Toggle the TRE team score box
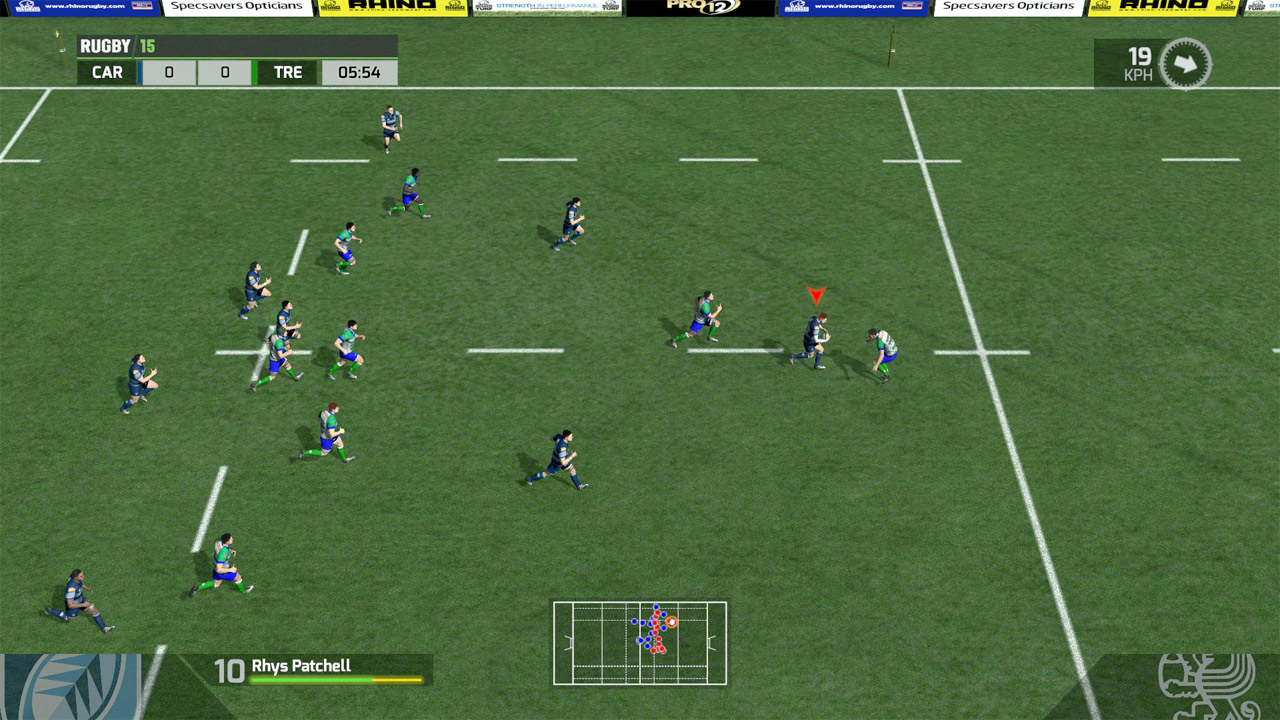The height and width of the screenshot is (720, 1280). [225, 72]
